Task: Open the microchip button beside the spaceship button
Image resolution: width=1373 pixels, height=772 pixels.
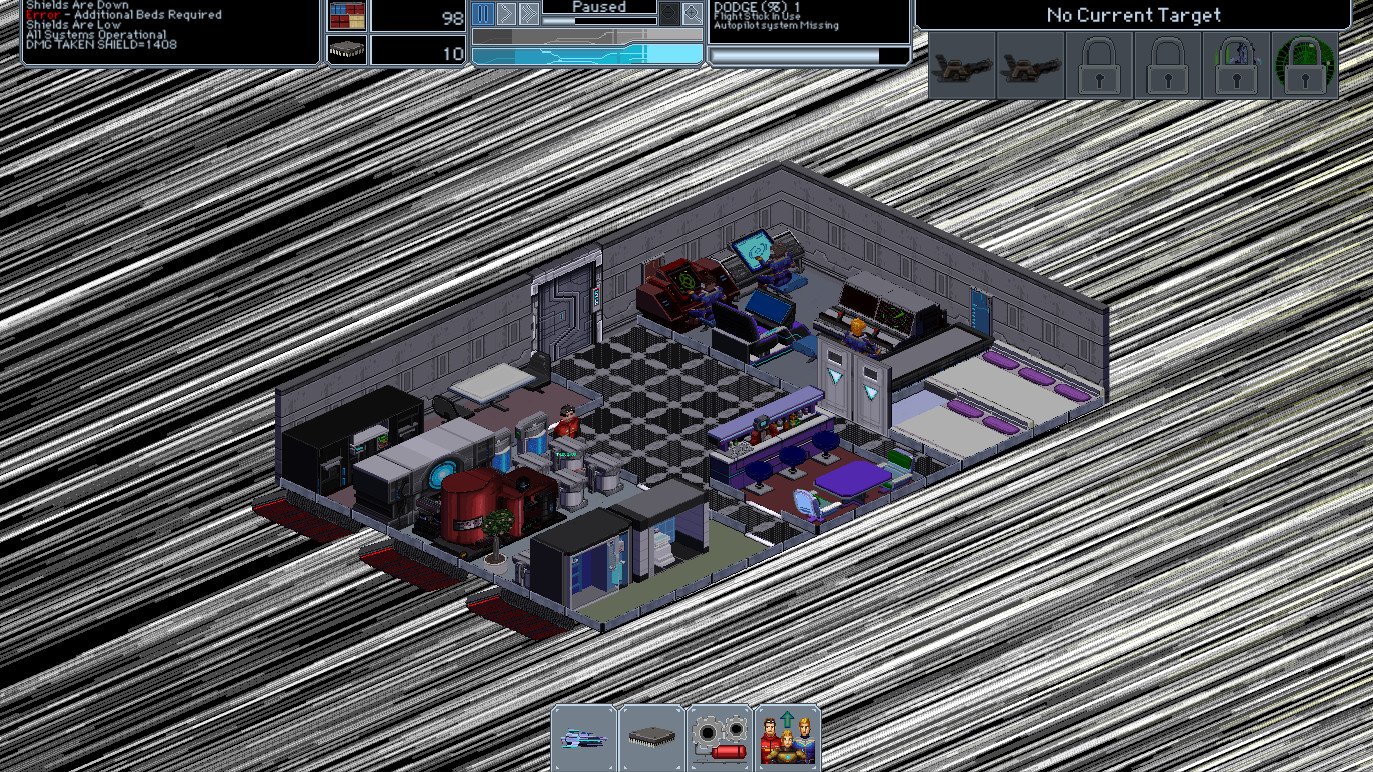Action: tap(651, 738)
